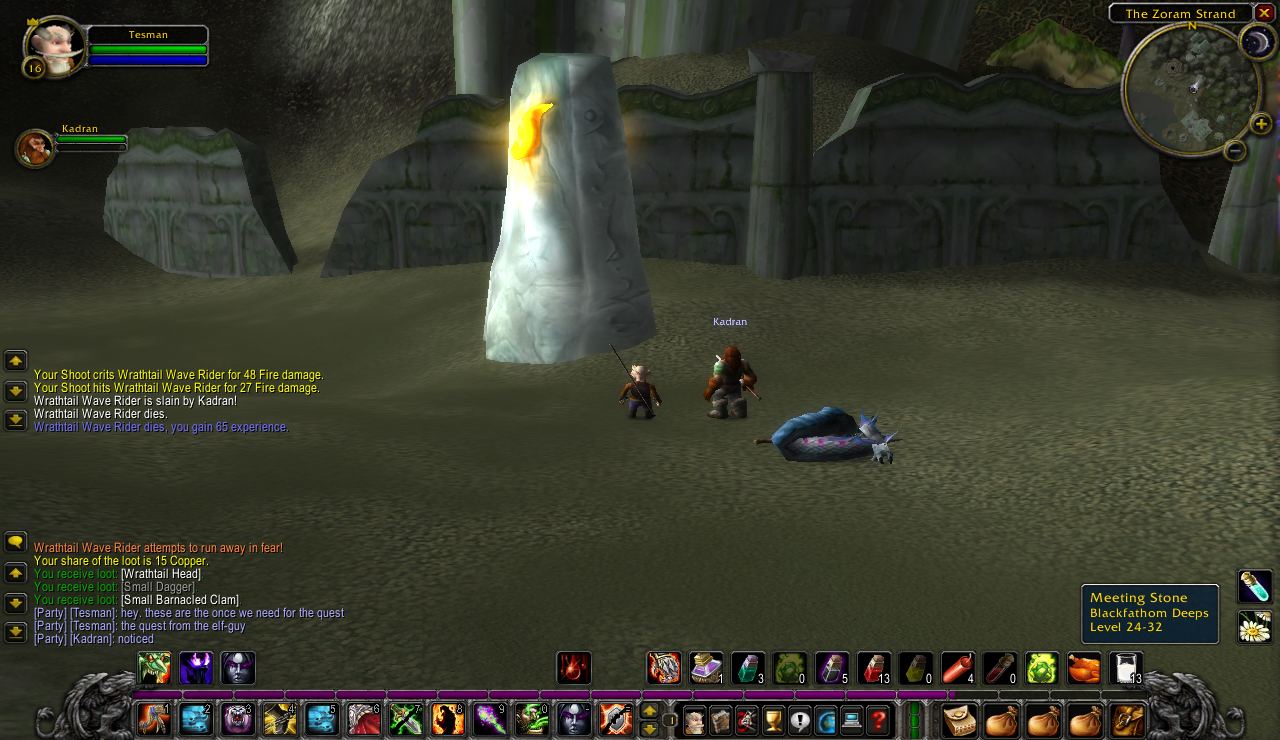This screenshot has width=1280, height=740.
Task: Use the red healing potion stack of 13
Action: coord(874,668)
